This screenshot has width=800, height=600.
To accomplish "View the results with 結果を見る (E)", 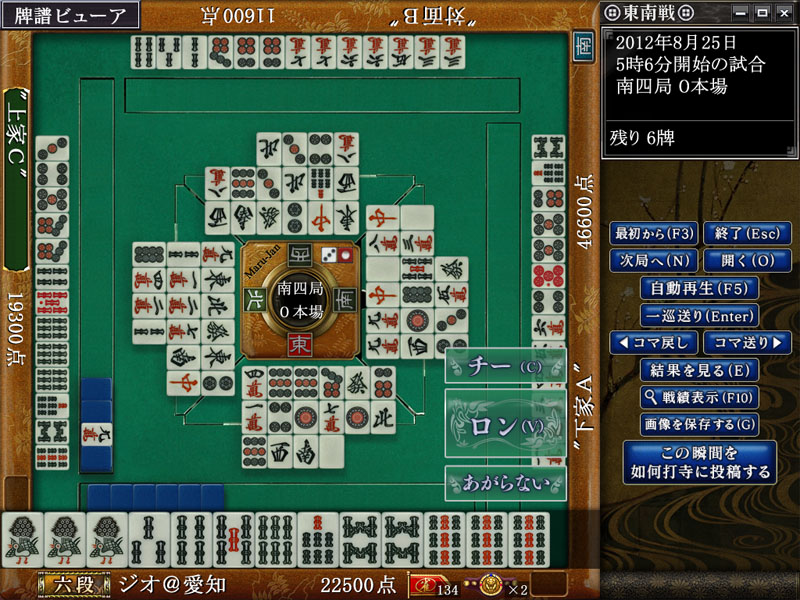I will click(x=699, y=370).
